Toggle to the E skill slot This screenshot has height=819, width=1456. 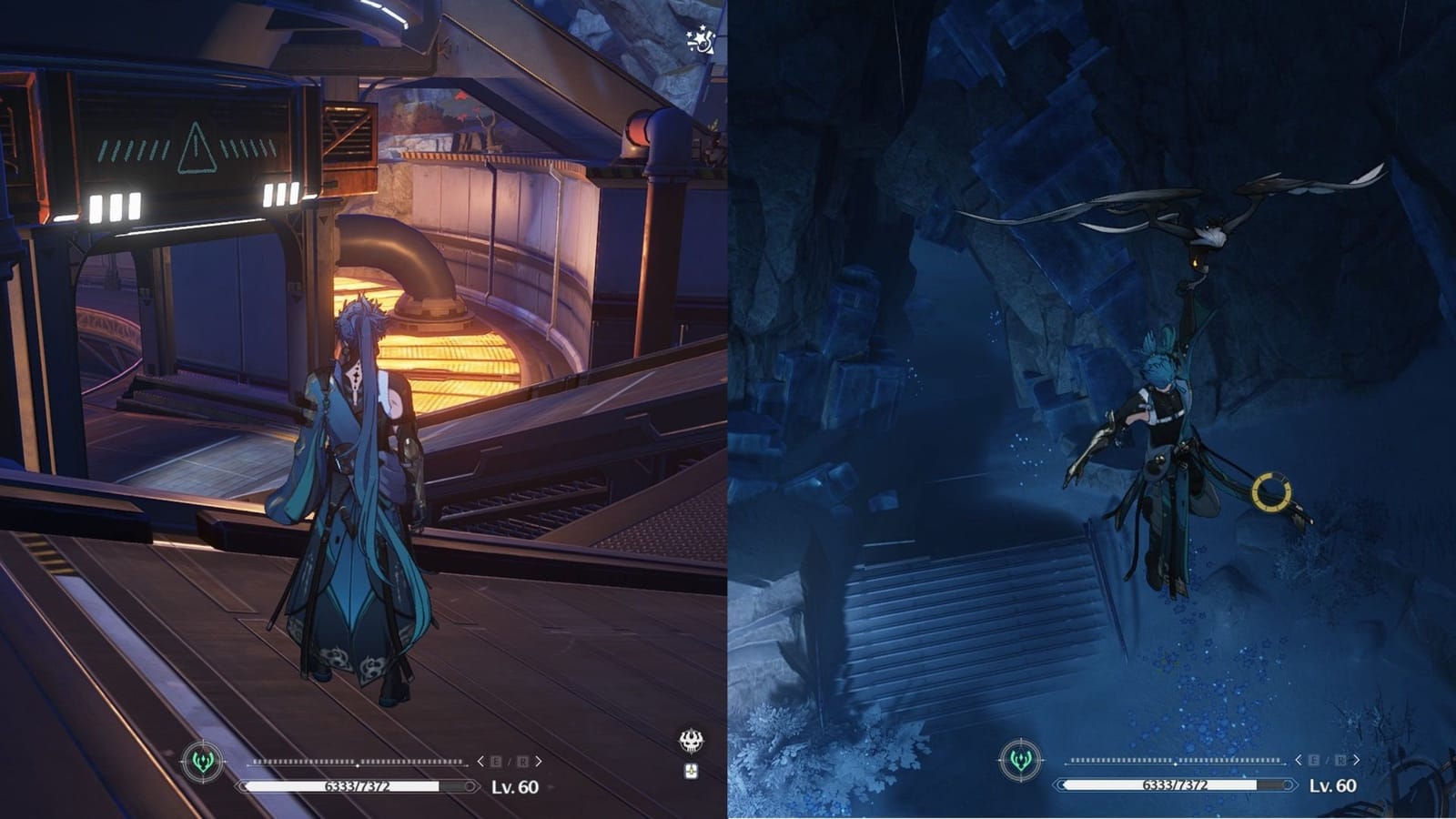[x=494, y=761]
